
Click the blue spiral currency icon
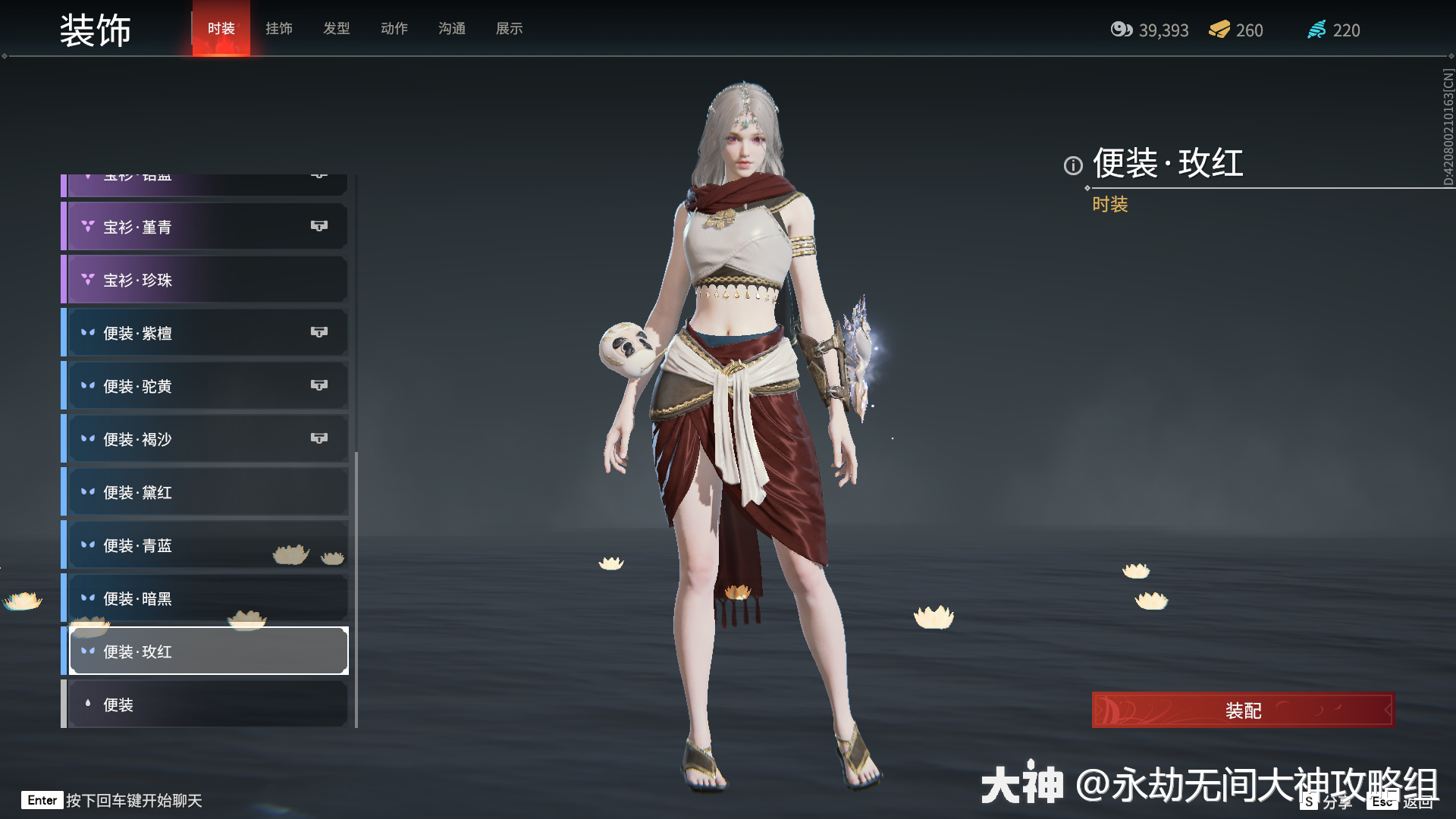click(1317, 30)
